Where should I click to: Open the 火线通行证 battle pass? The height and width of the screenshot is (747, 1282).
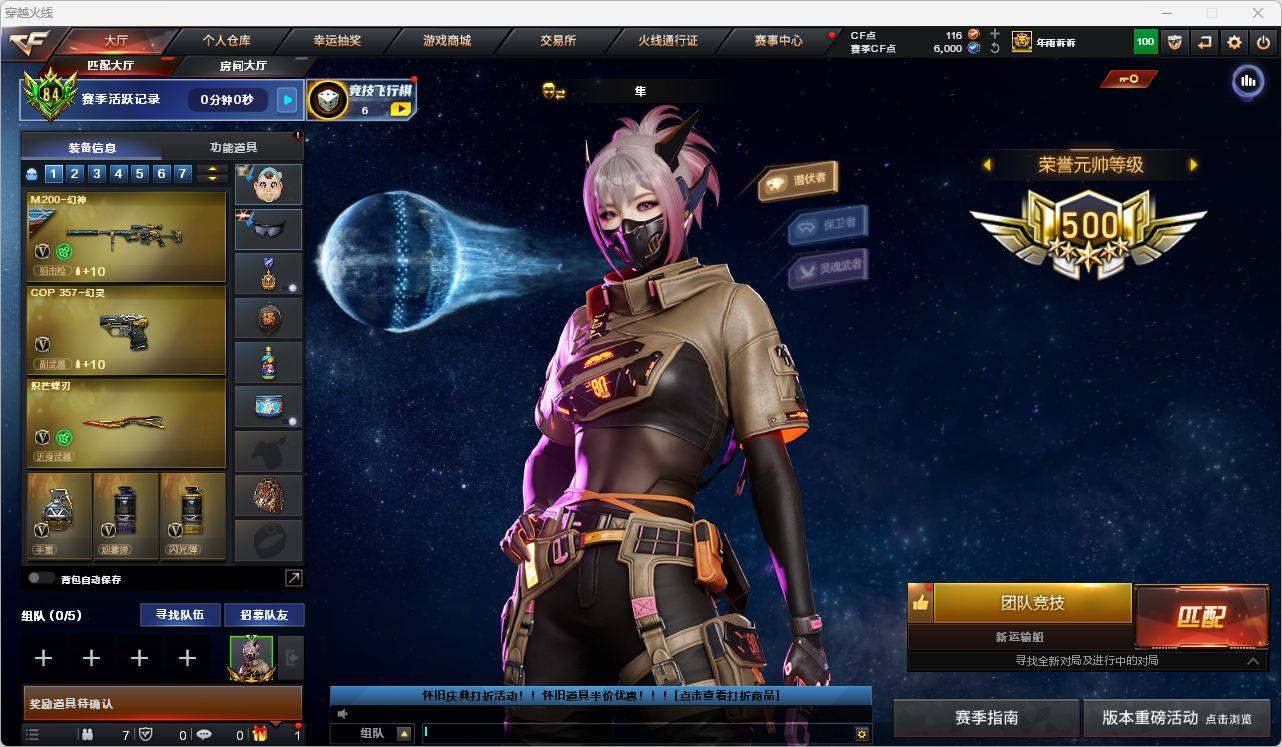667,41
